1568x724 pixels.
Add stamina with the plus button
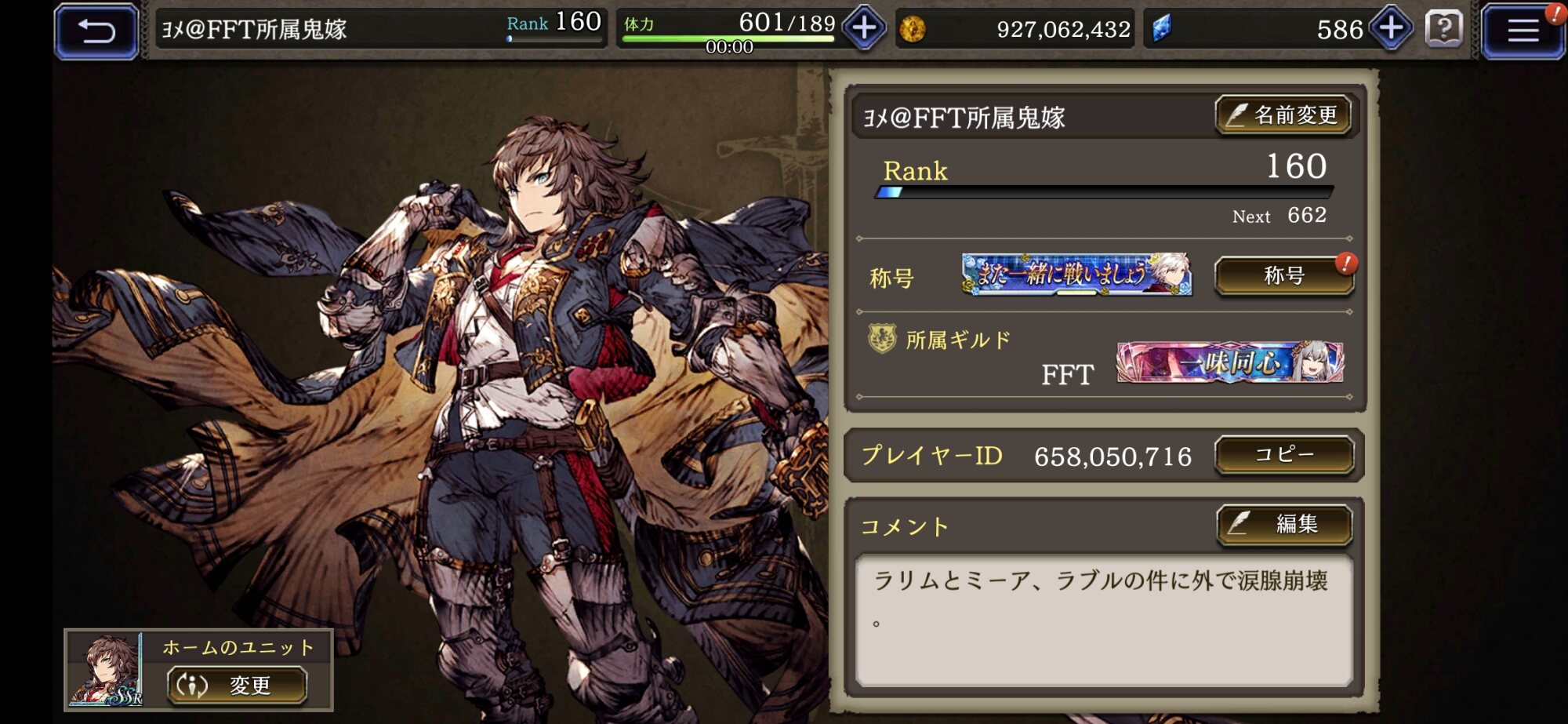click(864, 29)
